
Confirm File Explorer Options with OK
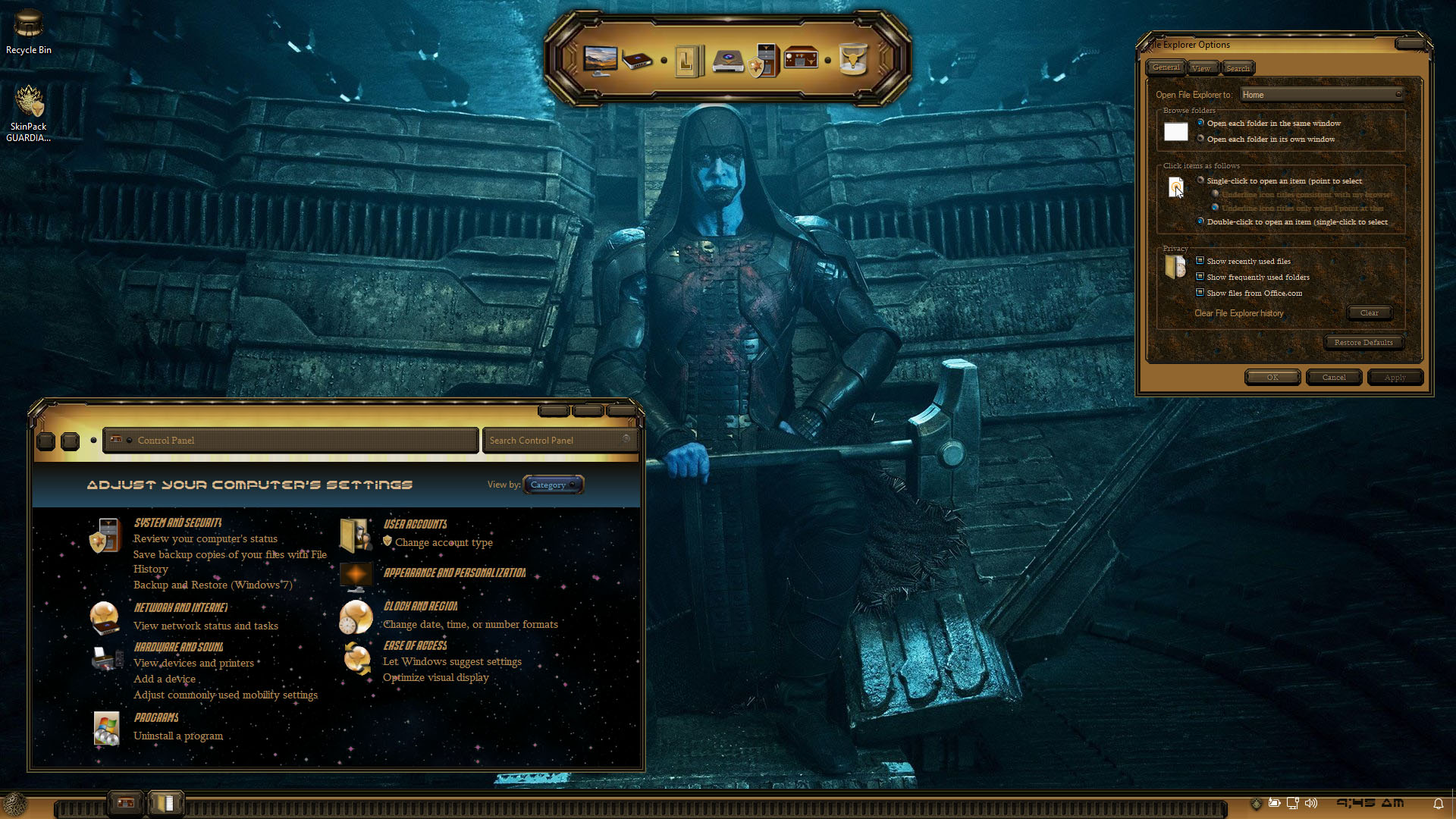(x=1272, y=377)
